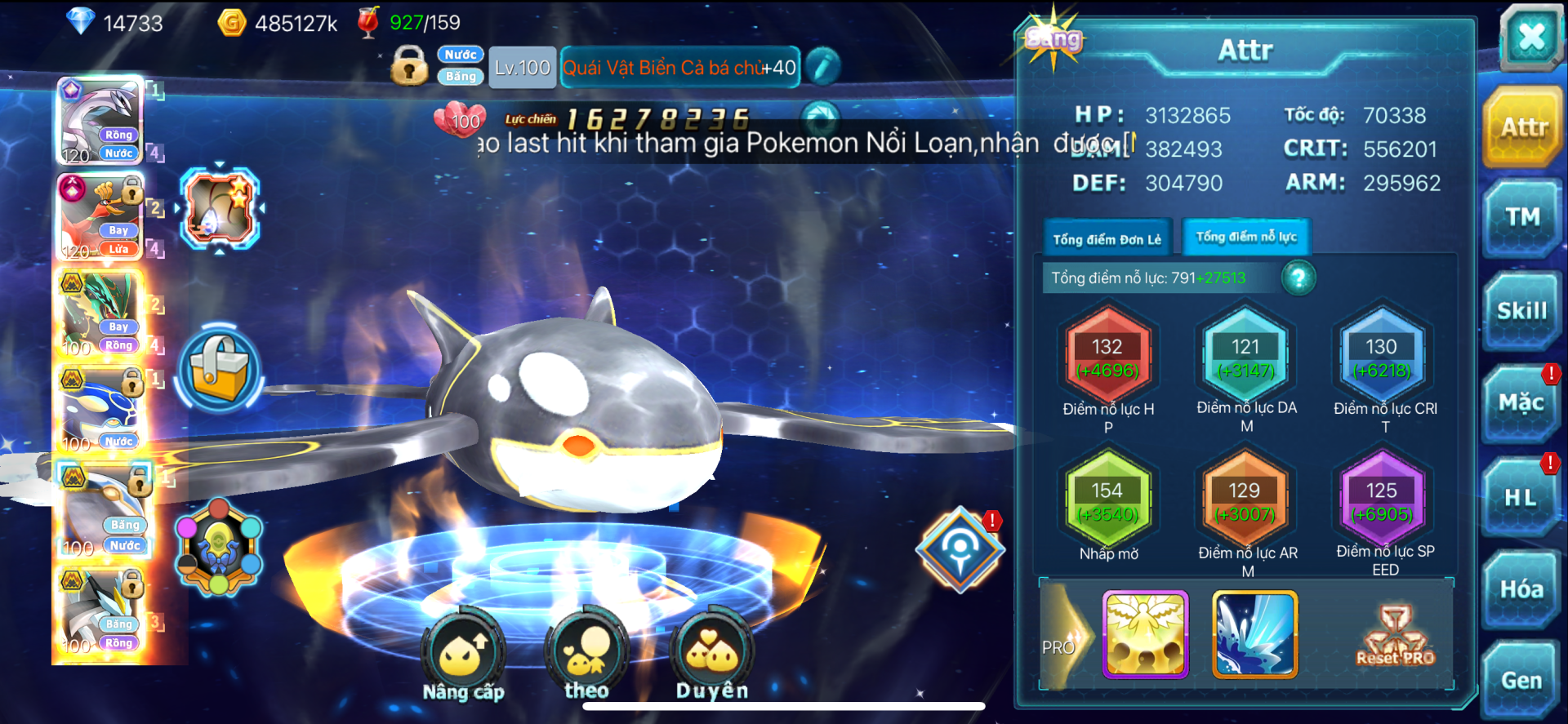Open the yellow bag item icon
The image size is (1568, 724).
pyautogui.click(x=219, y=369)
